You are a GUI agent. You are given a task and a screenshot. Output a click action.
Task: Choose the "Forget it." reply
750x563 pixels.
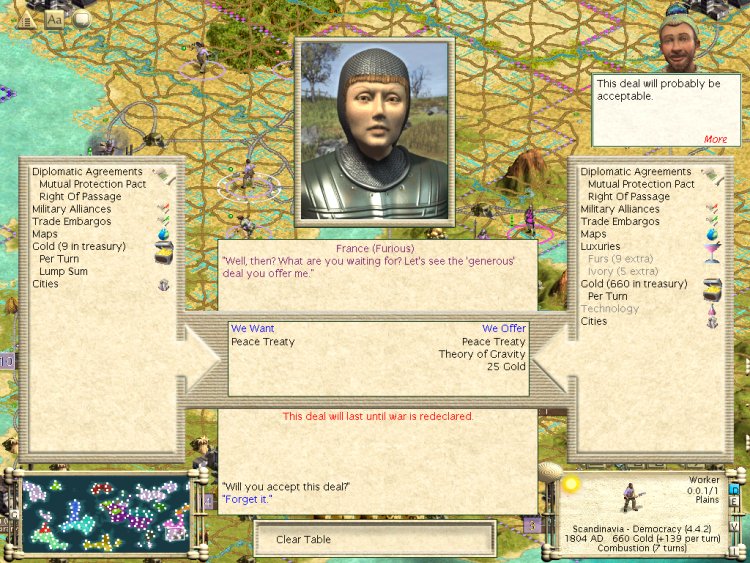(248, 499)
